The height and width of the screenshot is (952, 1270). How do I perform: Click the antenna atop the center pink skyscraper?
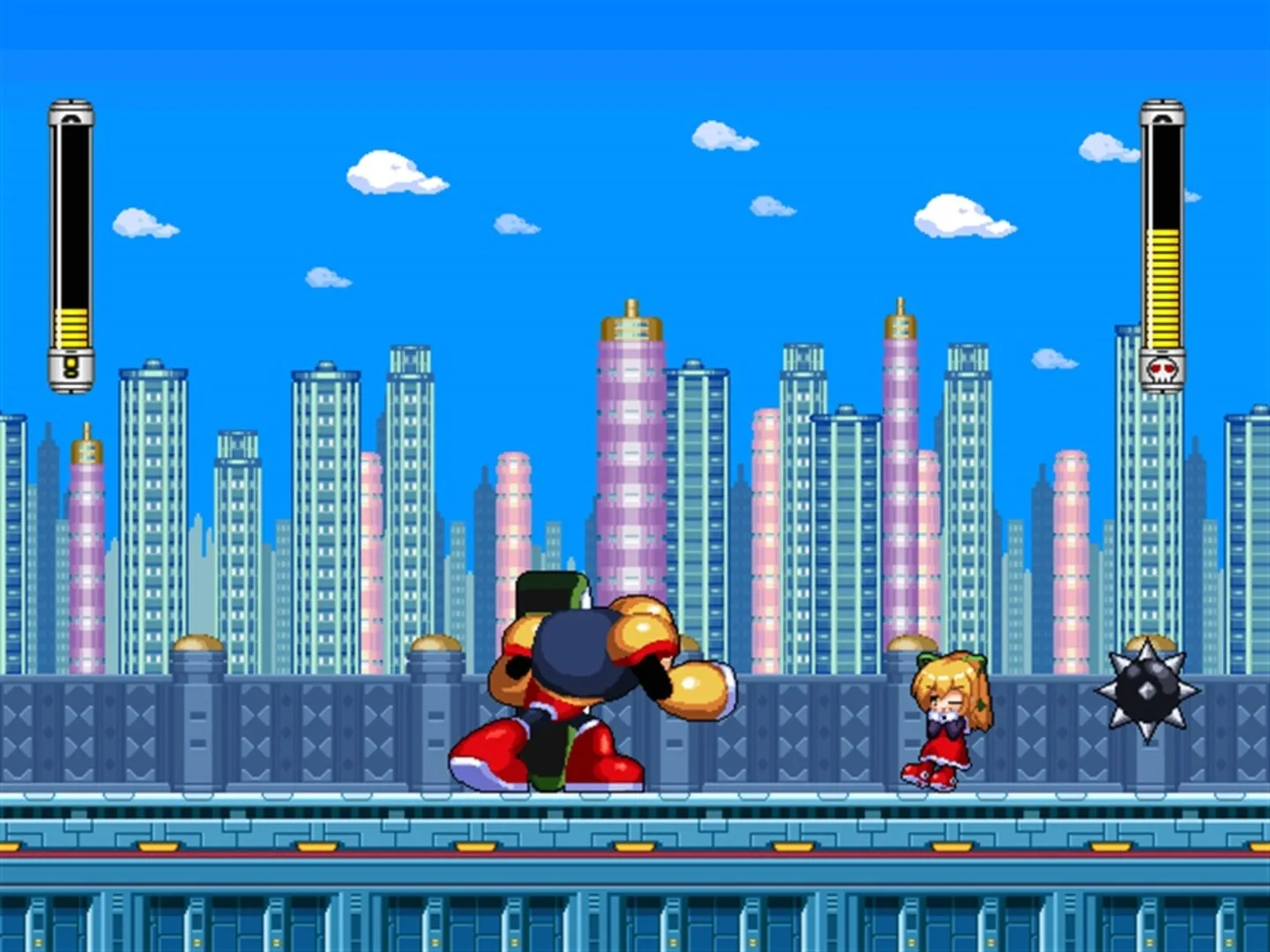[630, 304]
